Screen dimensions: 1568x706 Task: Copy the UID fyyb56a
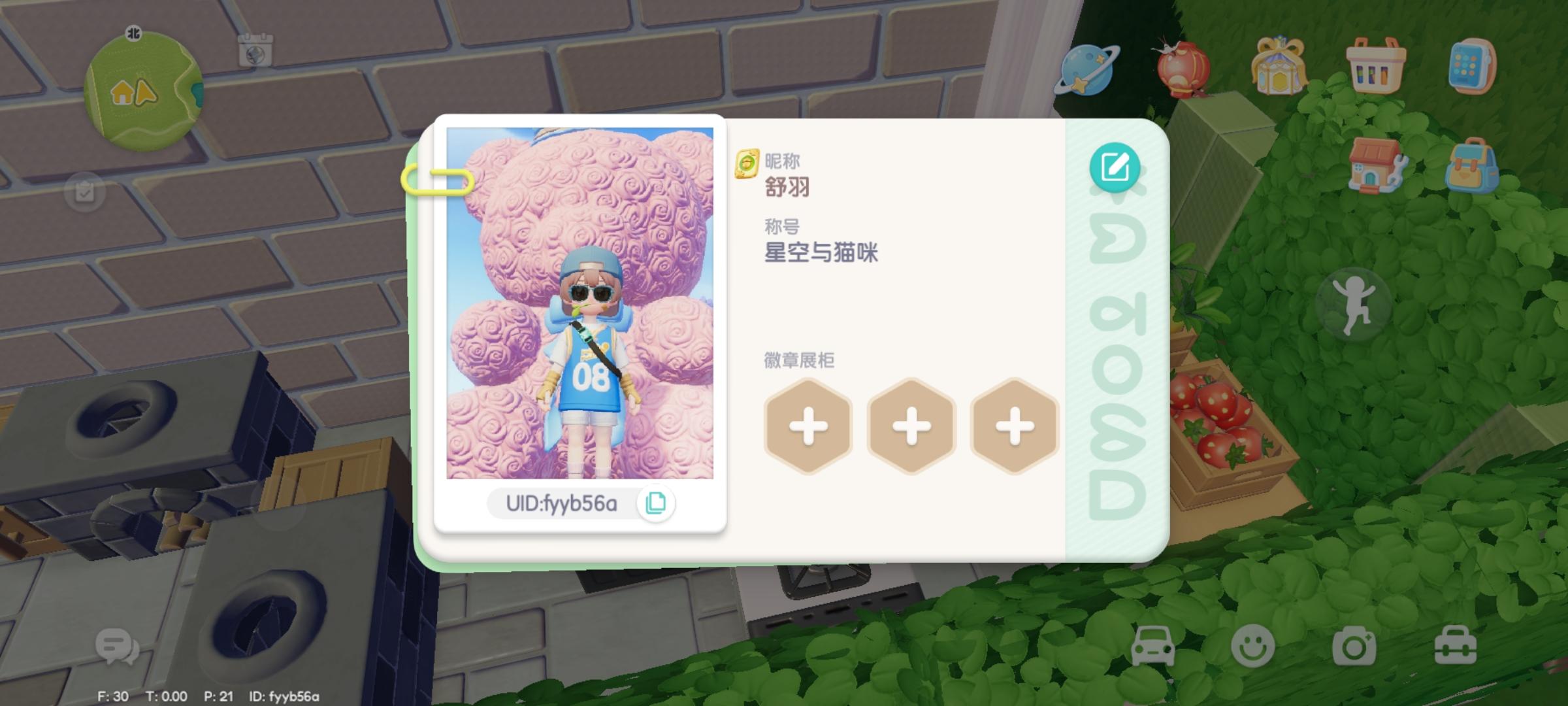click(657, 502)
